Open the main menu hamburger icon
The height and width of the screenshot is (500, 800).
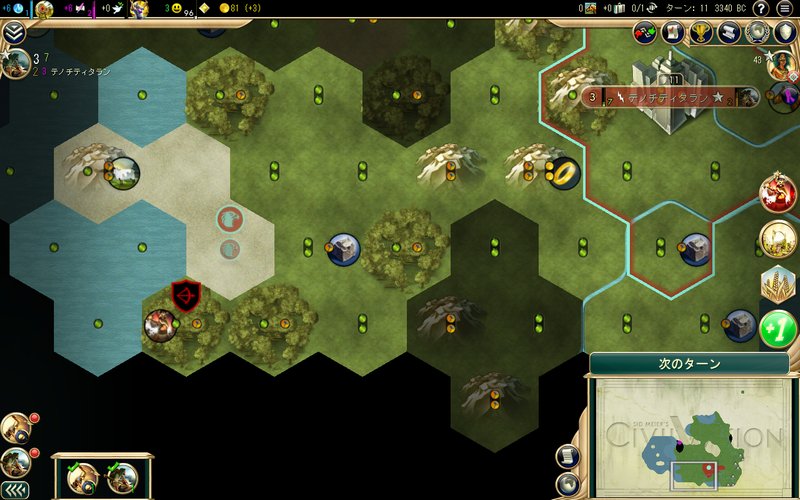[785, 8]
